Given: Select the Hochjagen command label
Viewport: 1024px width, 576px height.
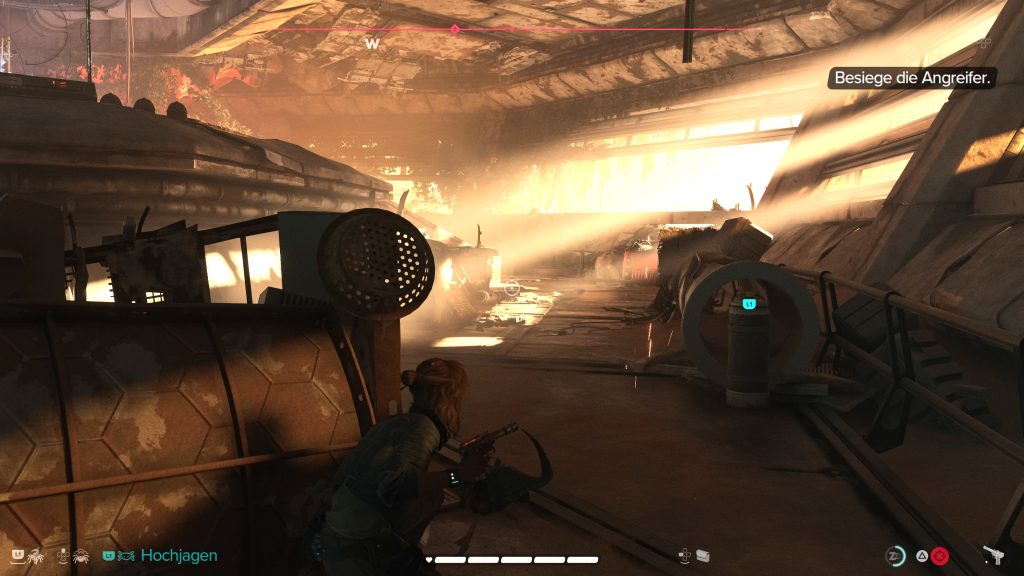Looking at the screenshot, I should 179,556.
